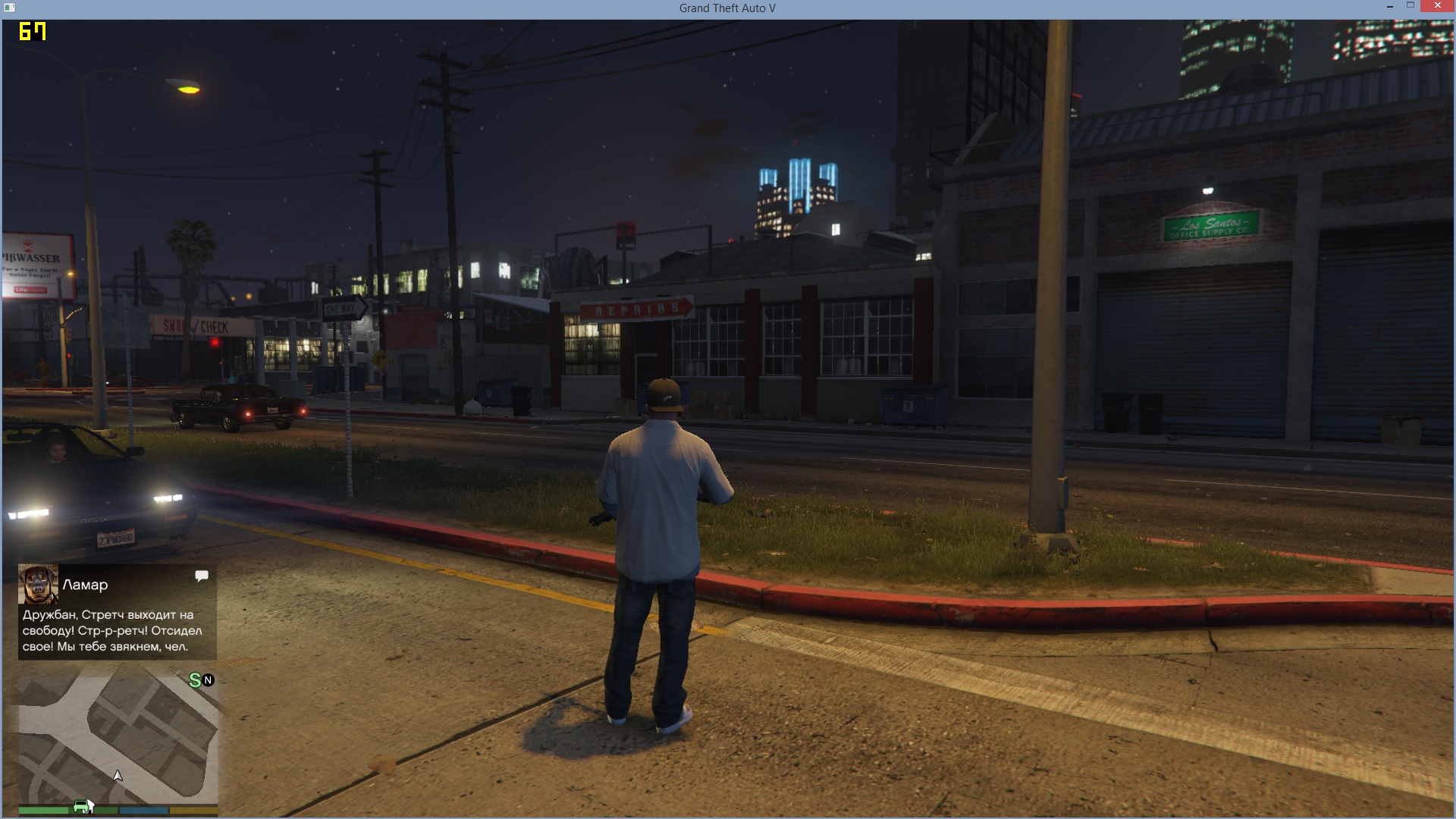Close the Grand Theft Auto V window
The width and height of the screenshot is (1456, 819).
(1437, 7)
